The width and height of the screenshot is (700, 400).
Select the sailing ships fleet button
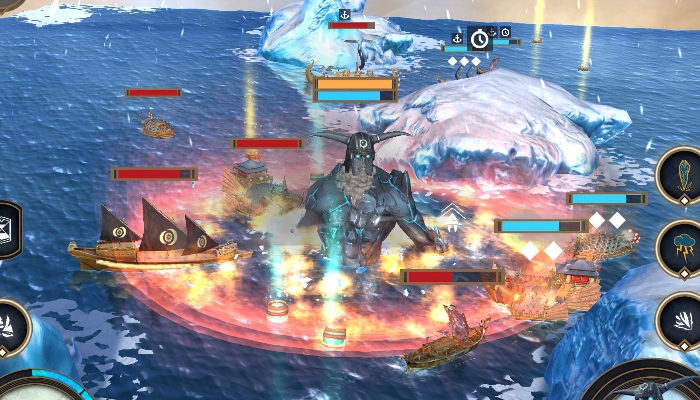point(10,327)
